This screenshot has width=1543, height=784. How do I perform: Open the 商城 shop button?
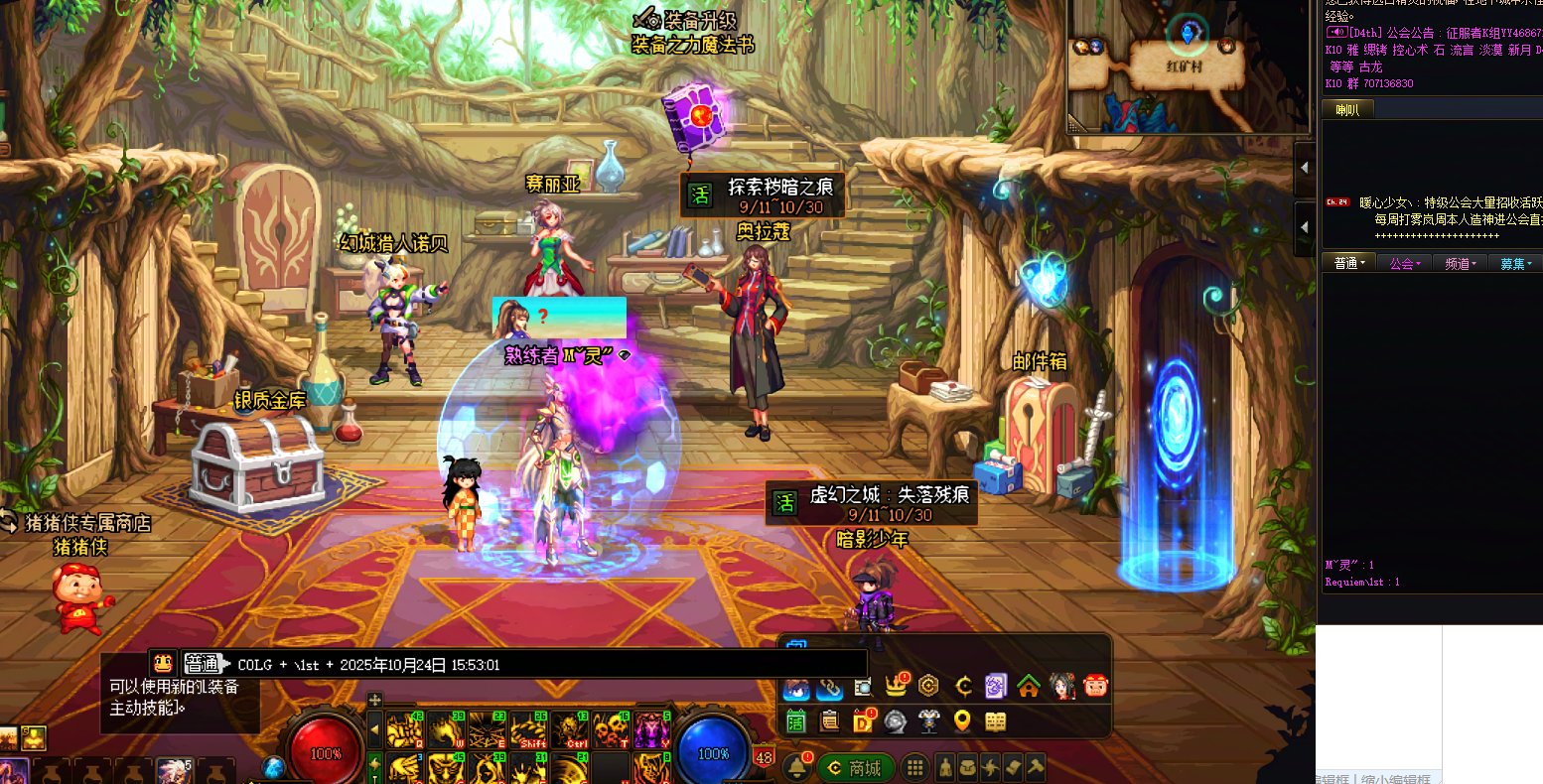click(x=856, y=768)
